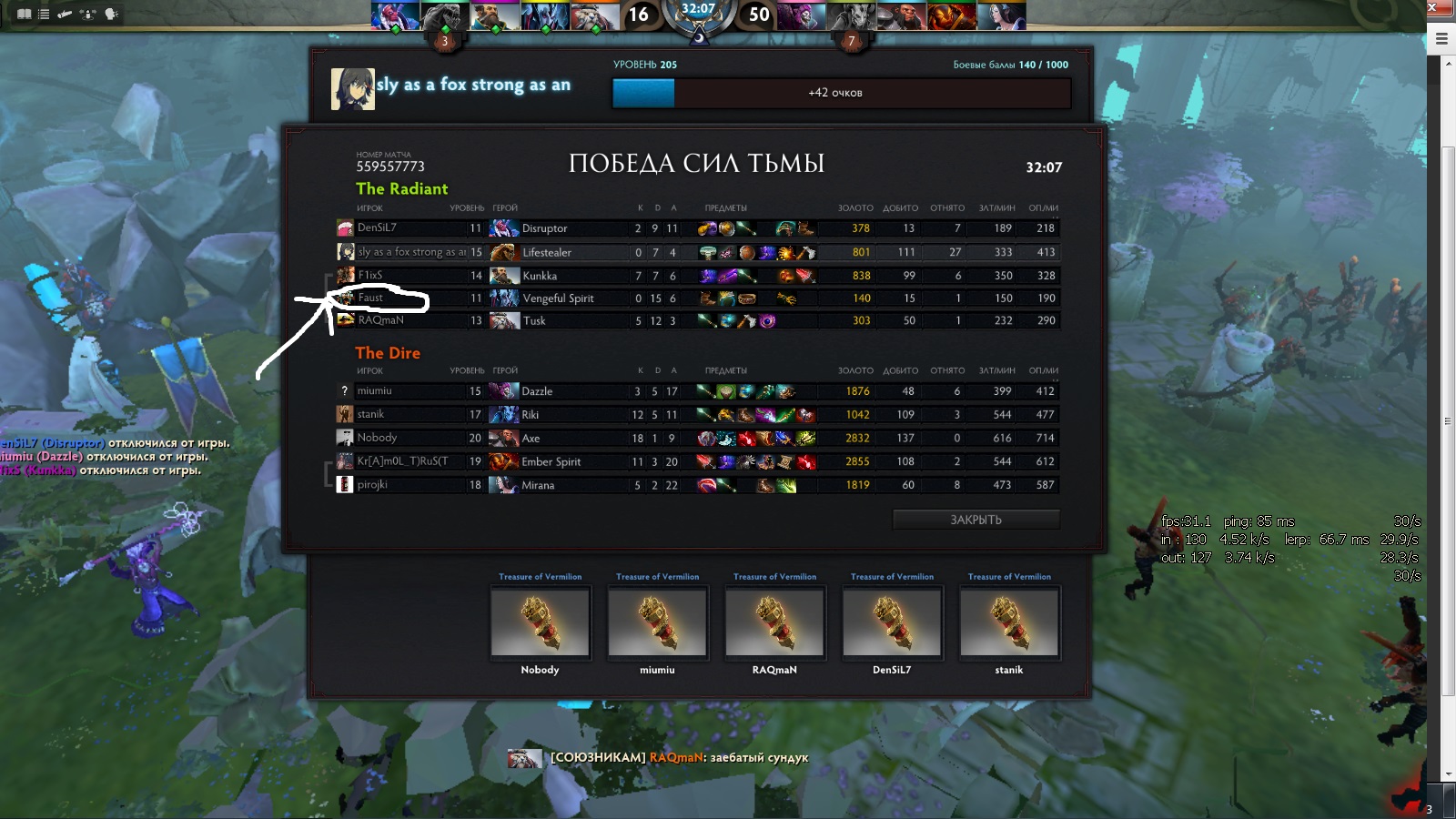Select stanik's Riki row on the scoreboard
Viewport: 1456px width, 819px height.
tap(696, 415)
